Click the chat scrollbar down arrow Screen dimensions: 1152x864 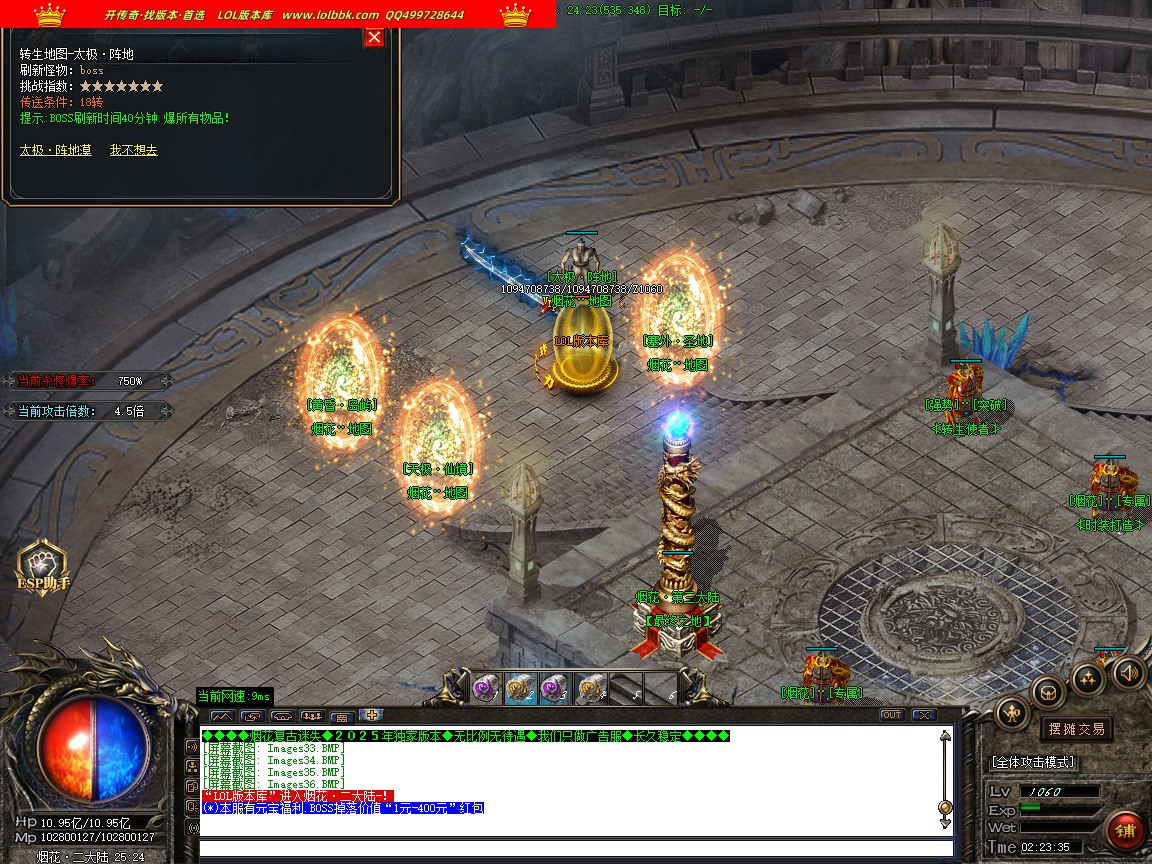click(x=945, y=822)
